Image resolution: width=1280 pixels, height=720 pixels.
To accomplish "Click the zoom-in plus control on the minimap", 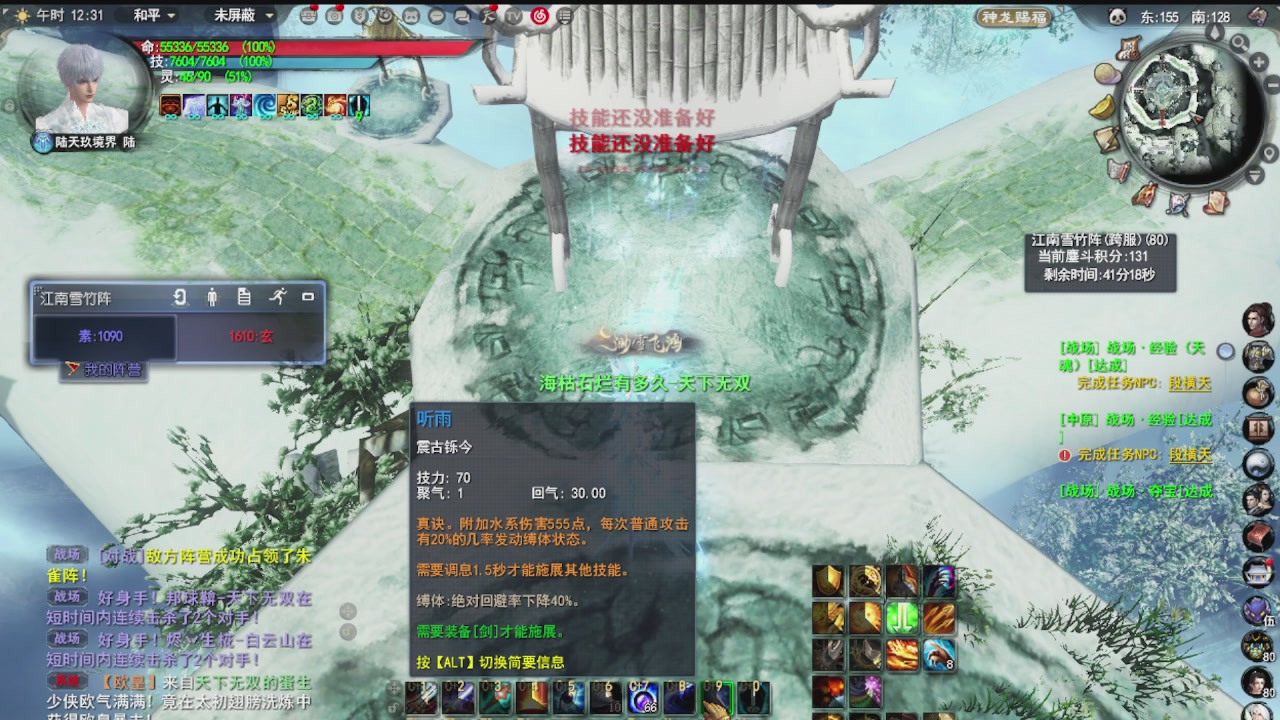I will (x=1258, y=61).
